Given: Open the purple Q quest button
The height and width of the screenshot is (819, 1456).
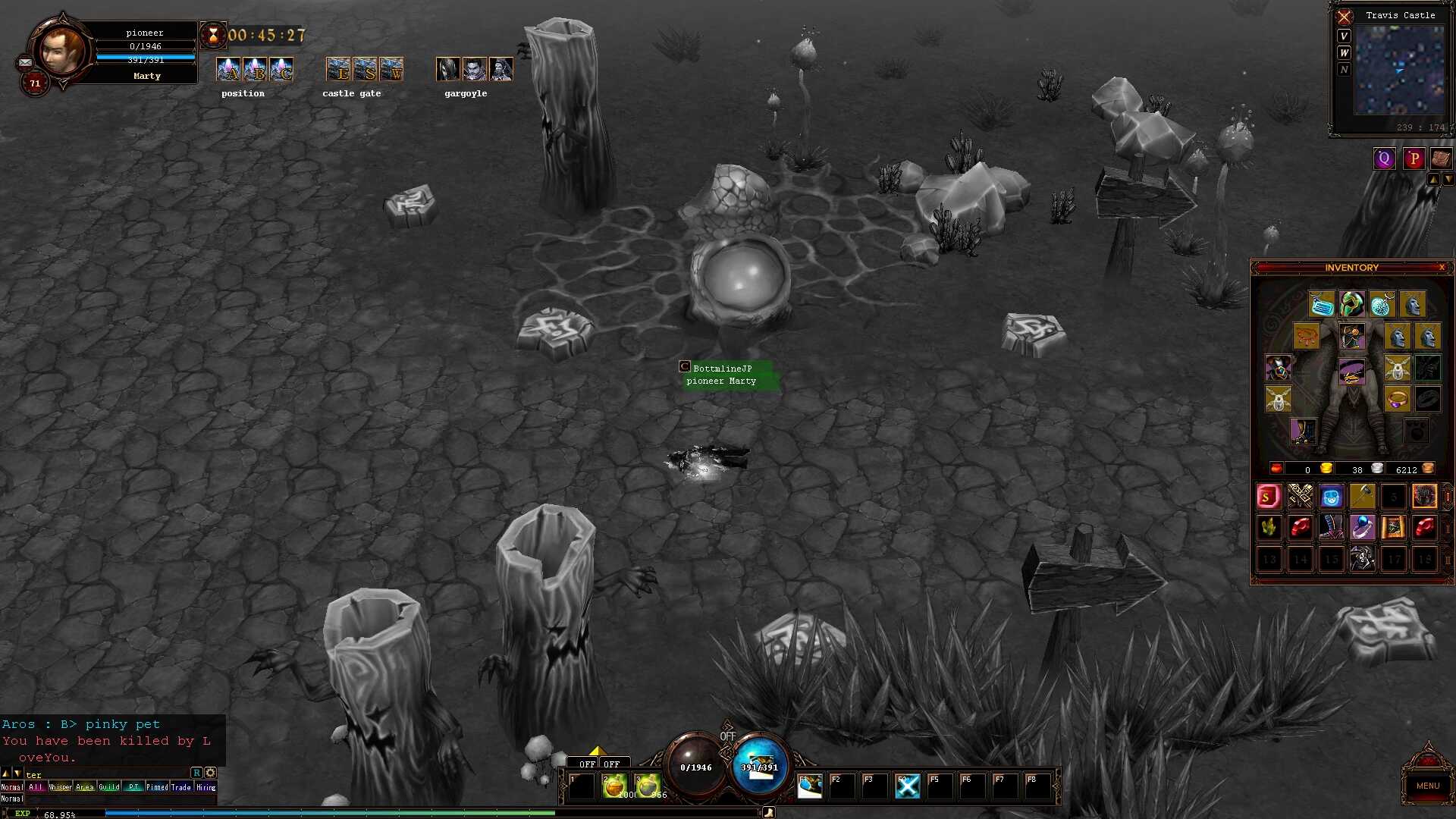Looking at the screenshot, I should click(x=1384, y=158).
